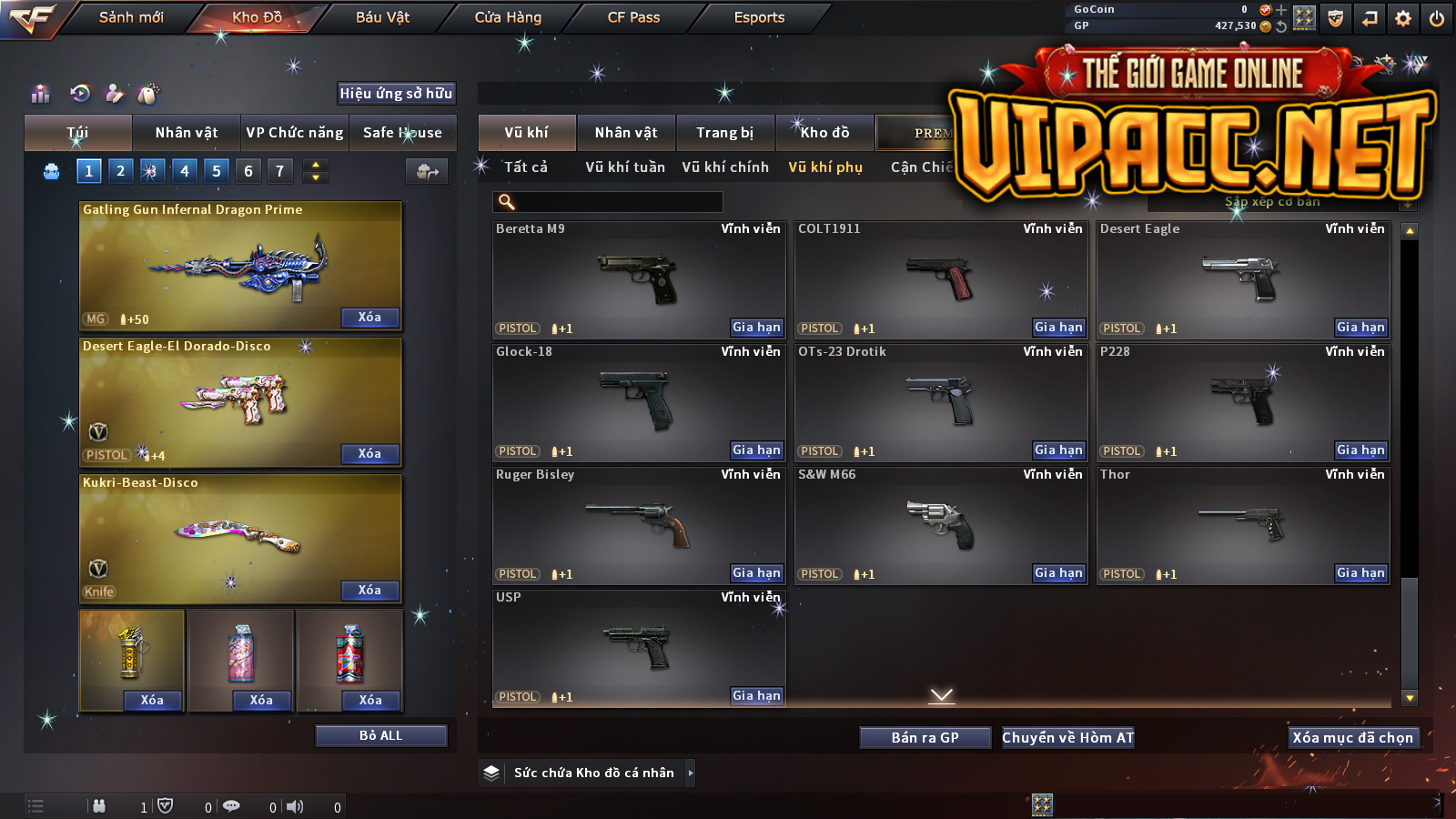
Task: Select bag number 4
Action: 185,171
